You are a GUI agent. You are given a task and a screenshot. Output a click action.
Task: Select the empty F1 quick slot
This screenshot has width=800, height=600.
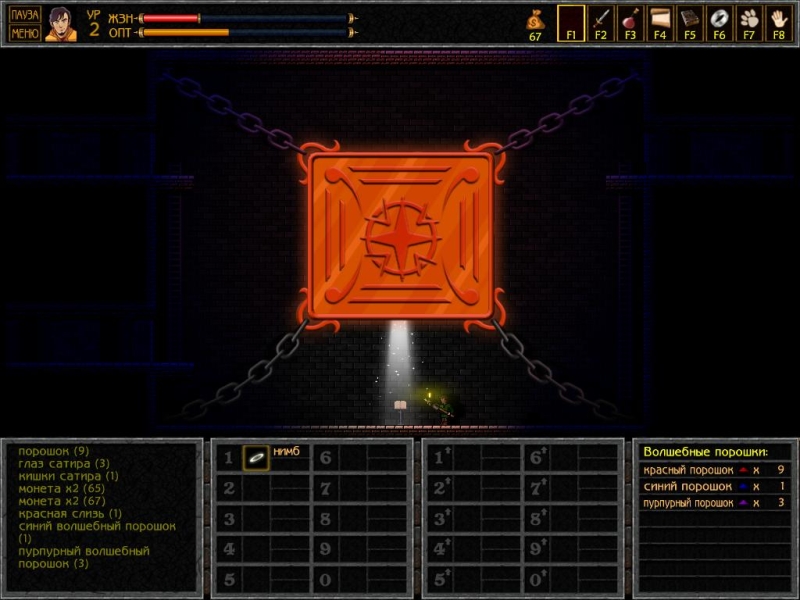click(571, 20)
